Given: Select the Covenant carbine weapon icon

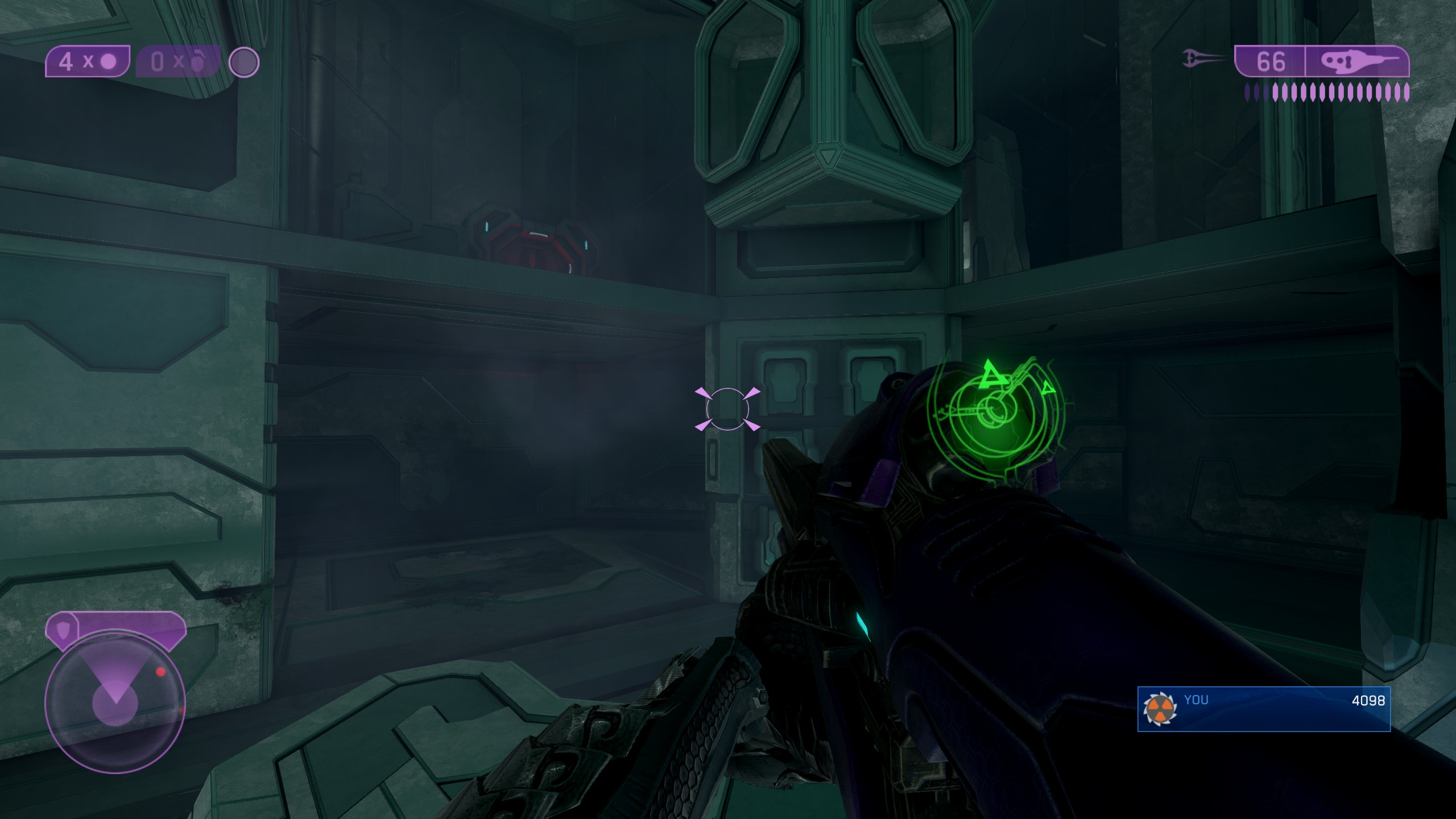Looking at the screenshot, I should (1356, 61).
